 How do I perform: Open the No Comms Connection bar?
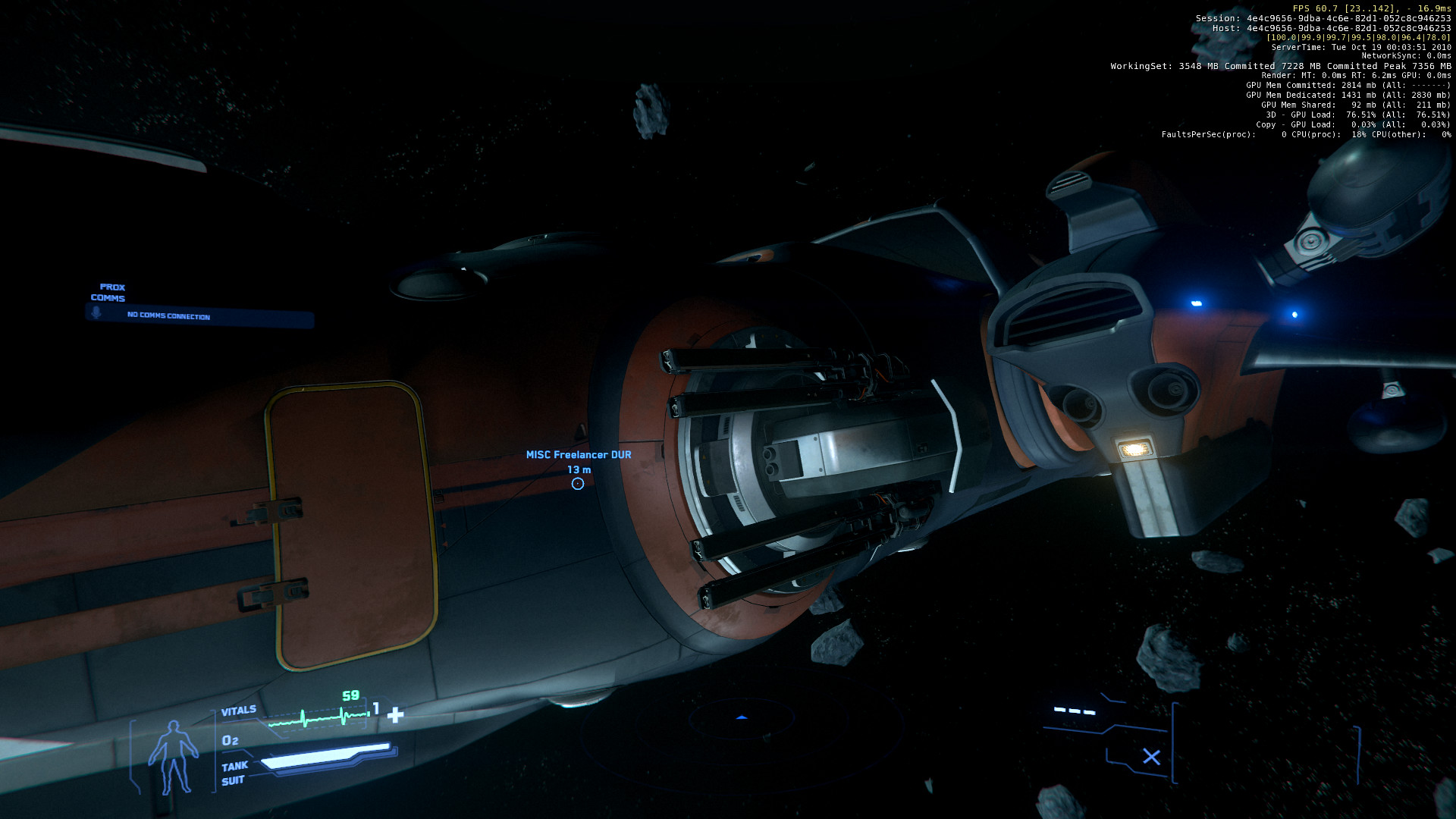click(201, 317)
